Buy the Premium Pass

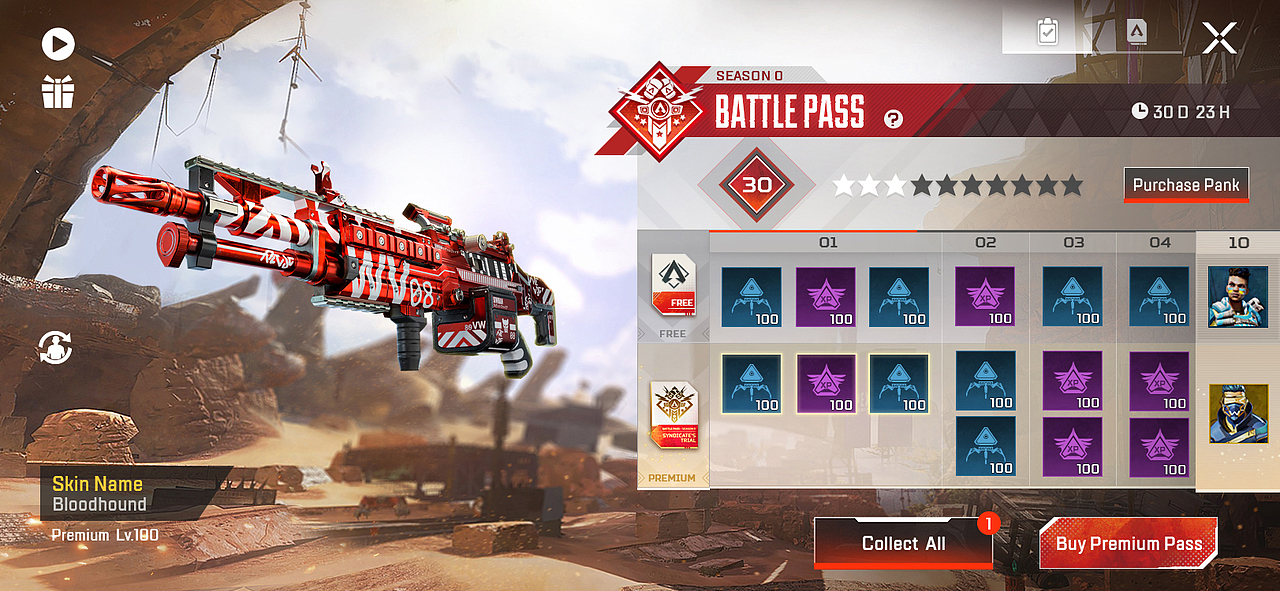[1128, 543]
